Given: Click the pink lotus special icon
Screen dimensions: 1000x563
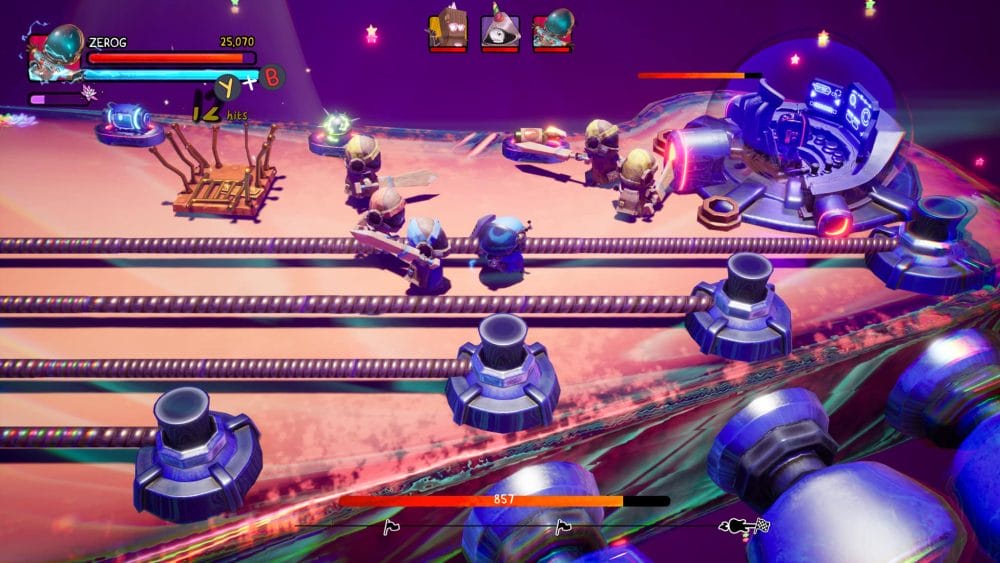Looking at the screenshot, I should [x=89, y=93].
